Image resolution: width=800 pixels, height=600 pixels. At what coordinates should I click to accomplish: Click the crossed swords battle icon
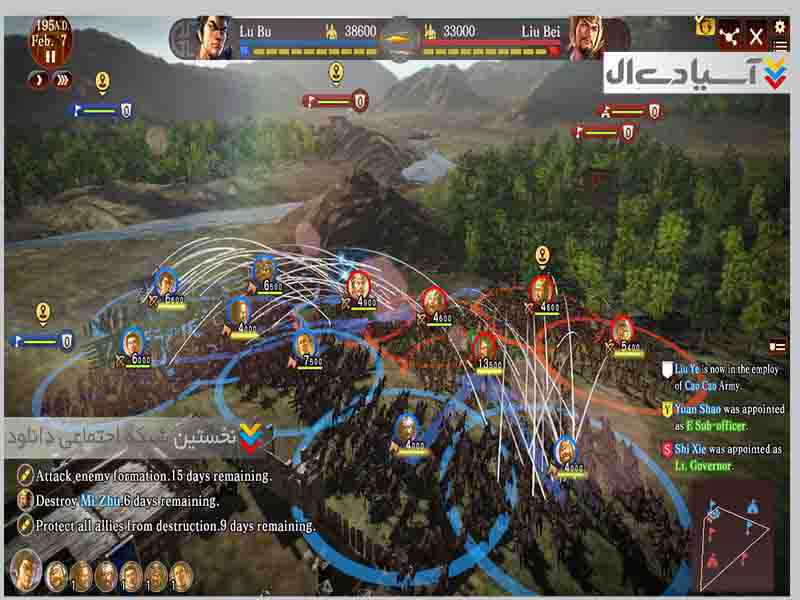tap(756, 38)
